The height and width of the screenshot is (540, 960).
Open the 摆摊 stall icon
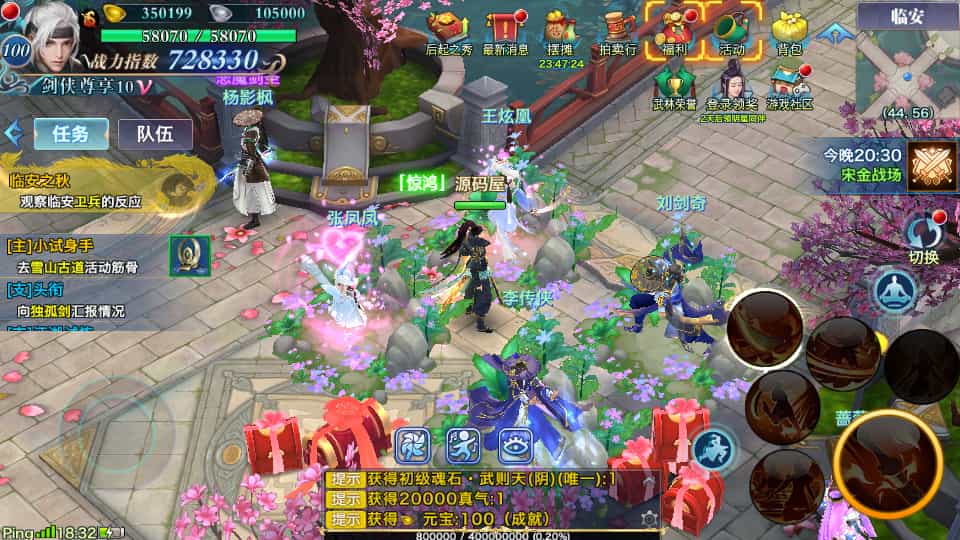click(x=559, y=32)
